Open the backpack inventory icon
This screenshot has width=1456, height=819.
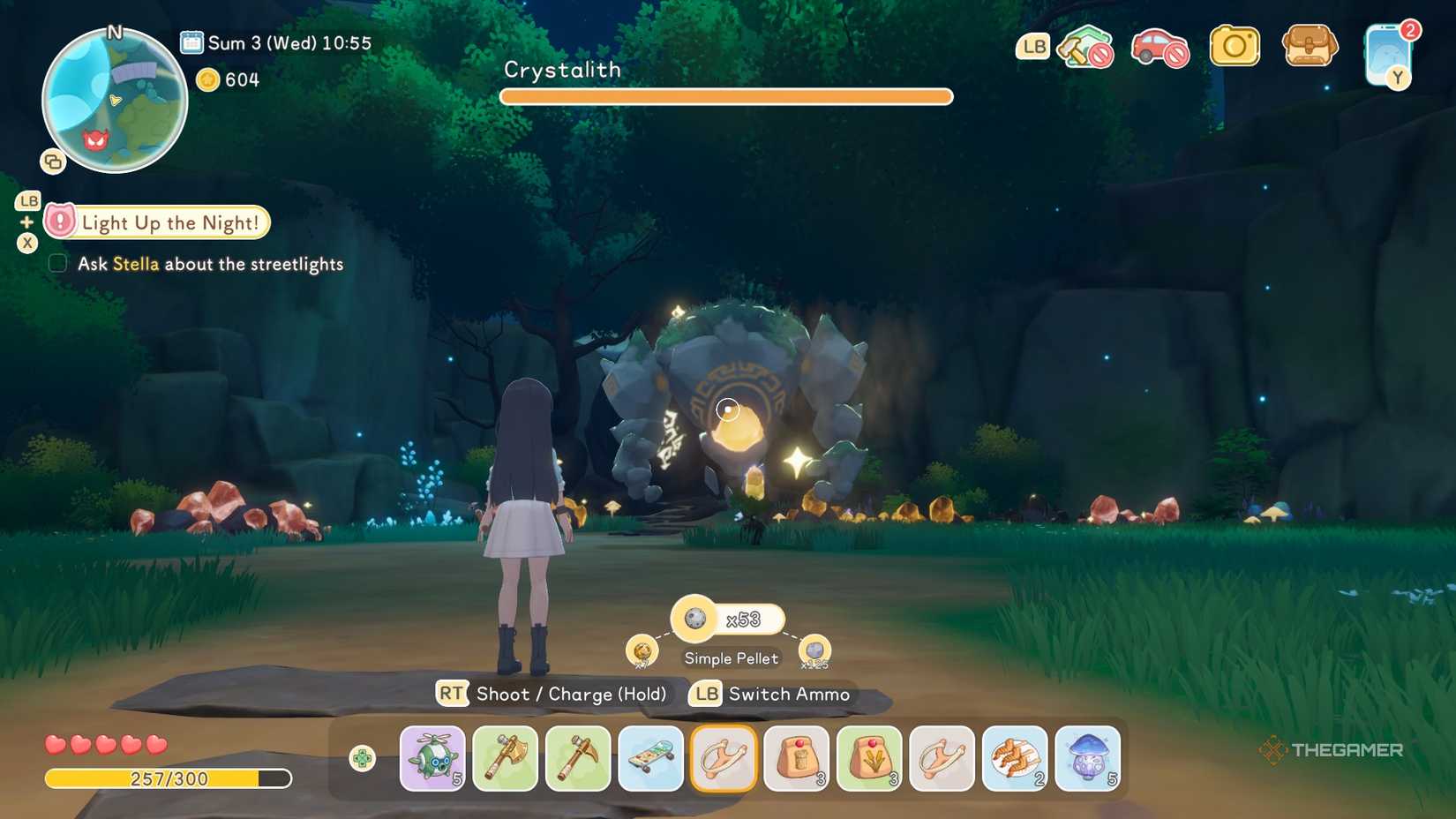click(x=1310, y=48)
